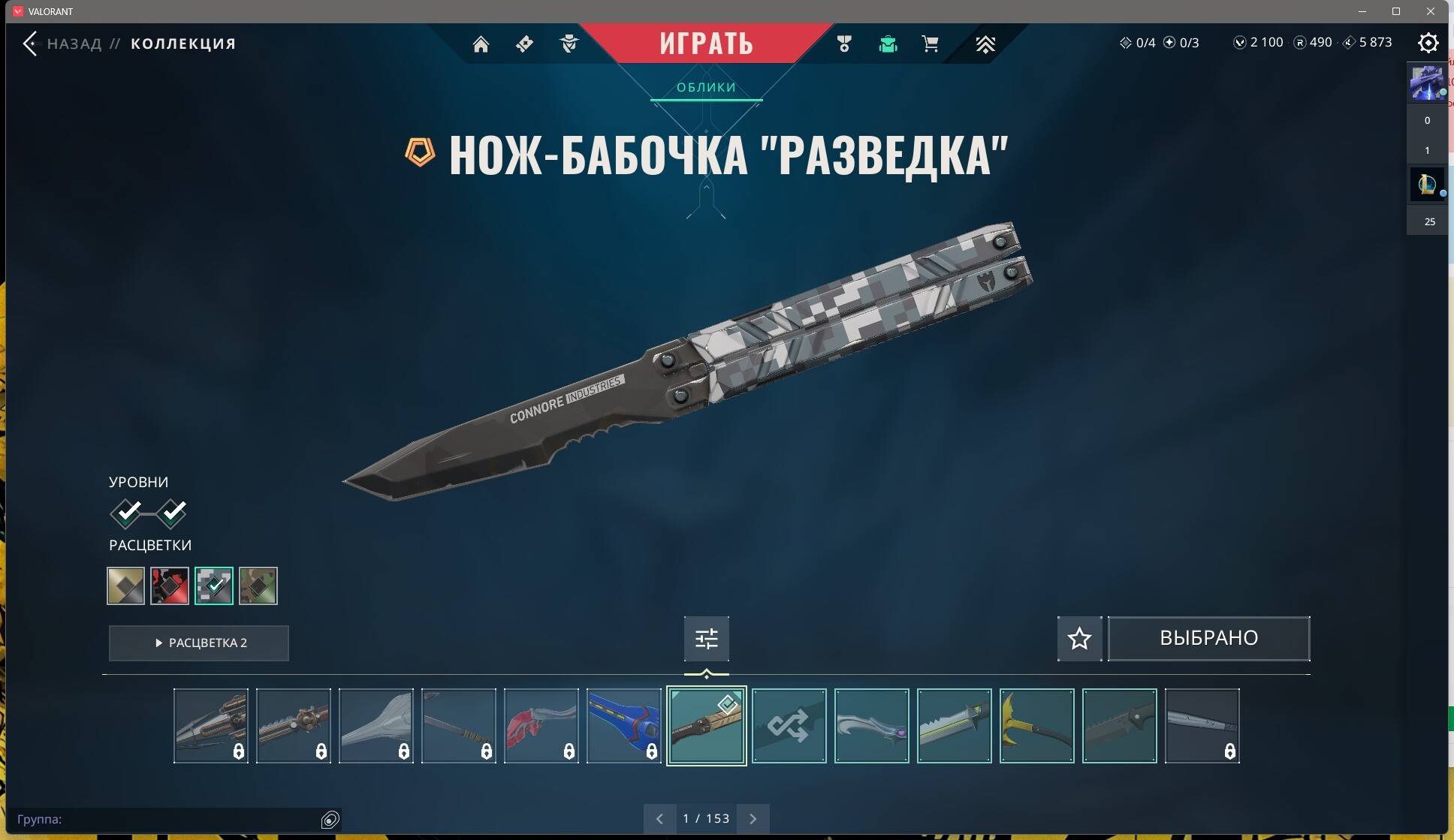This screenshot has width=1454, height=840.
Task: Play the РАСЦВЕТКА 2 preview
Action: pyautogui.click(x=199, y=643)
